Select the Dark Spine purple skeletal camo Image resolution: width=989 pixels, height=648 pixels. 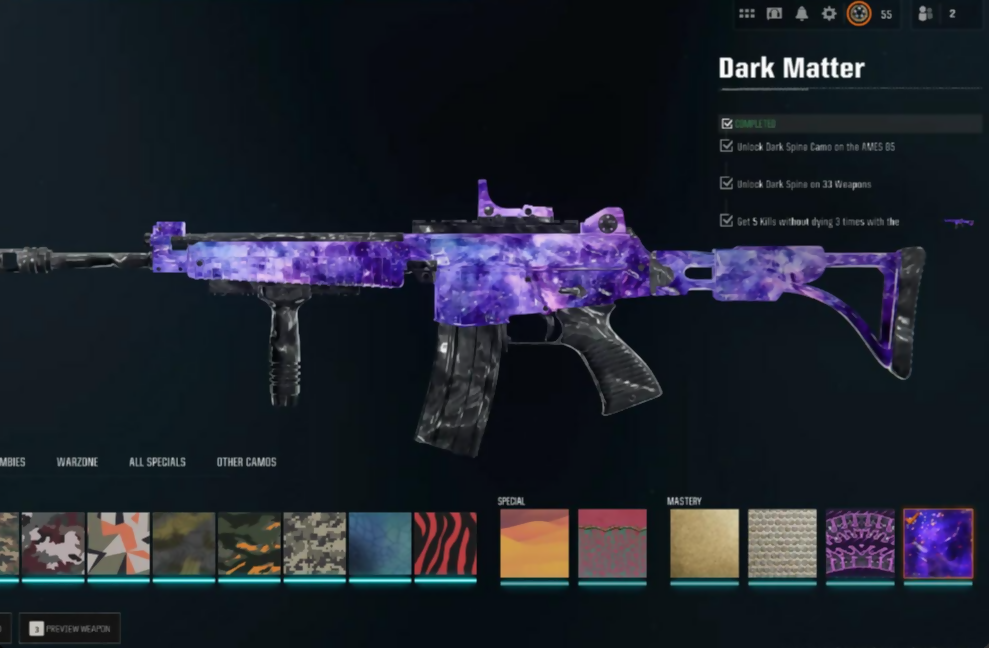pyautogui.click(x=860, y=544)
